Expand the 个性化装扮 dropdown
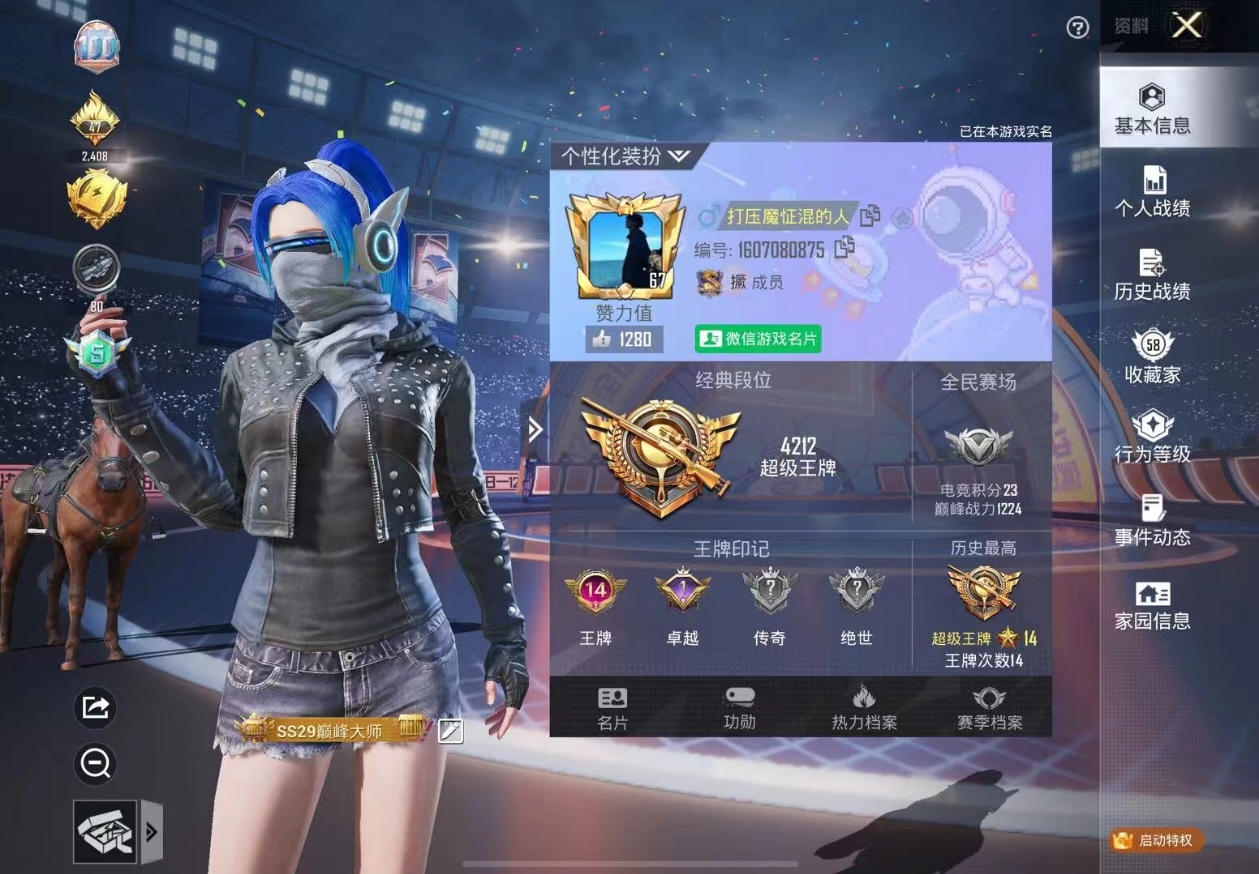 625,156
